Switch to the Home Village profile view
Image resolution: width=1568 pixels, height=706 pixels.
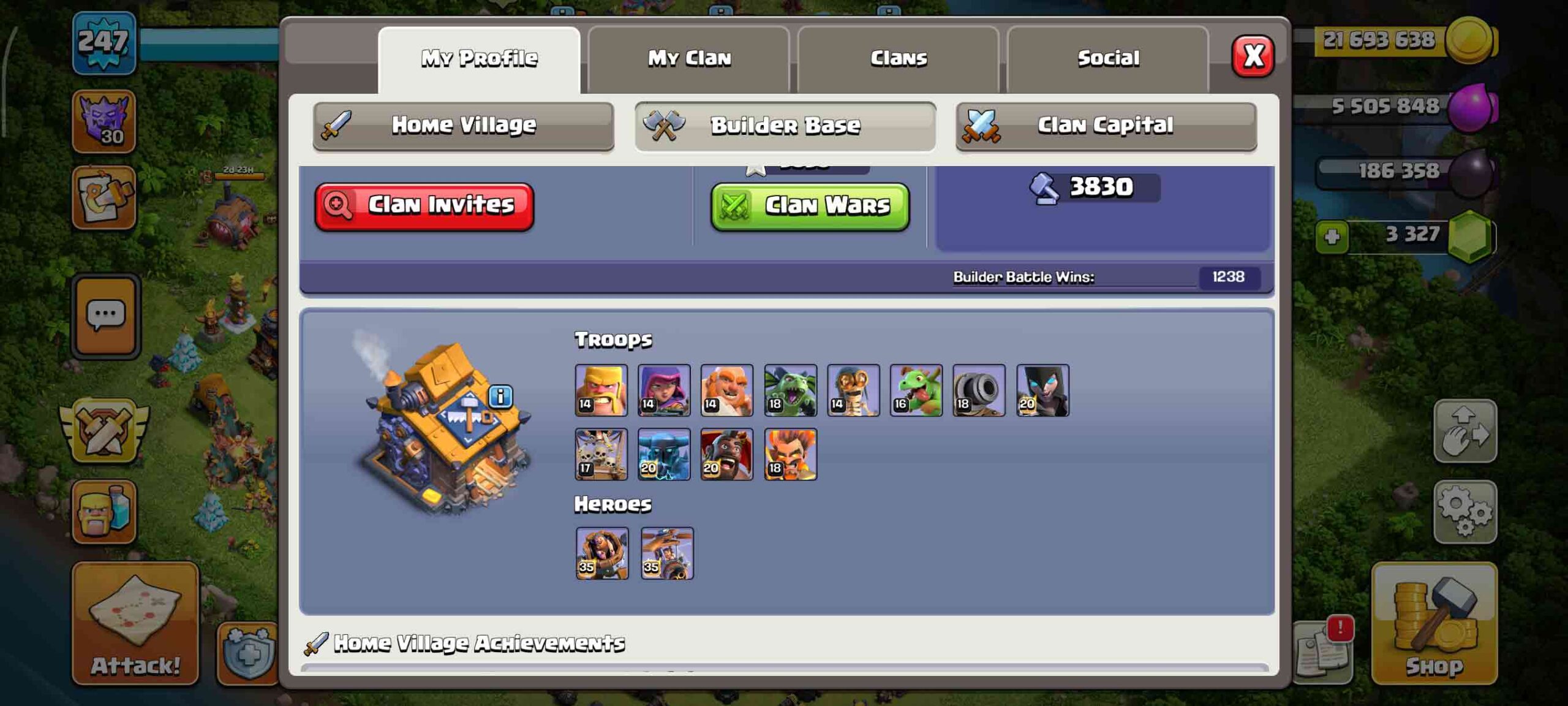(463, 125)
